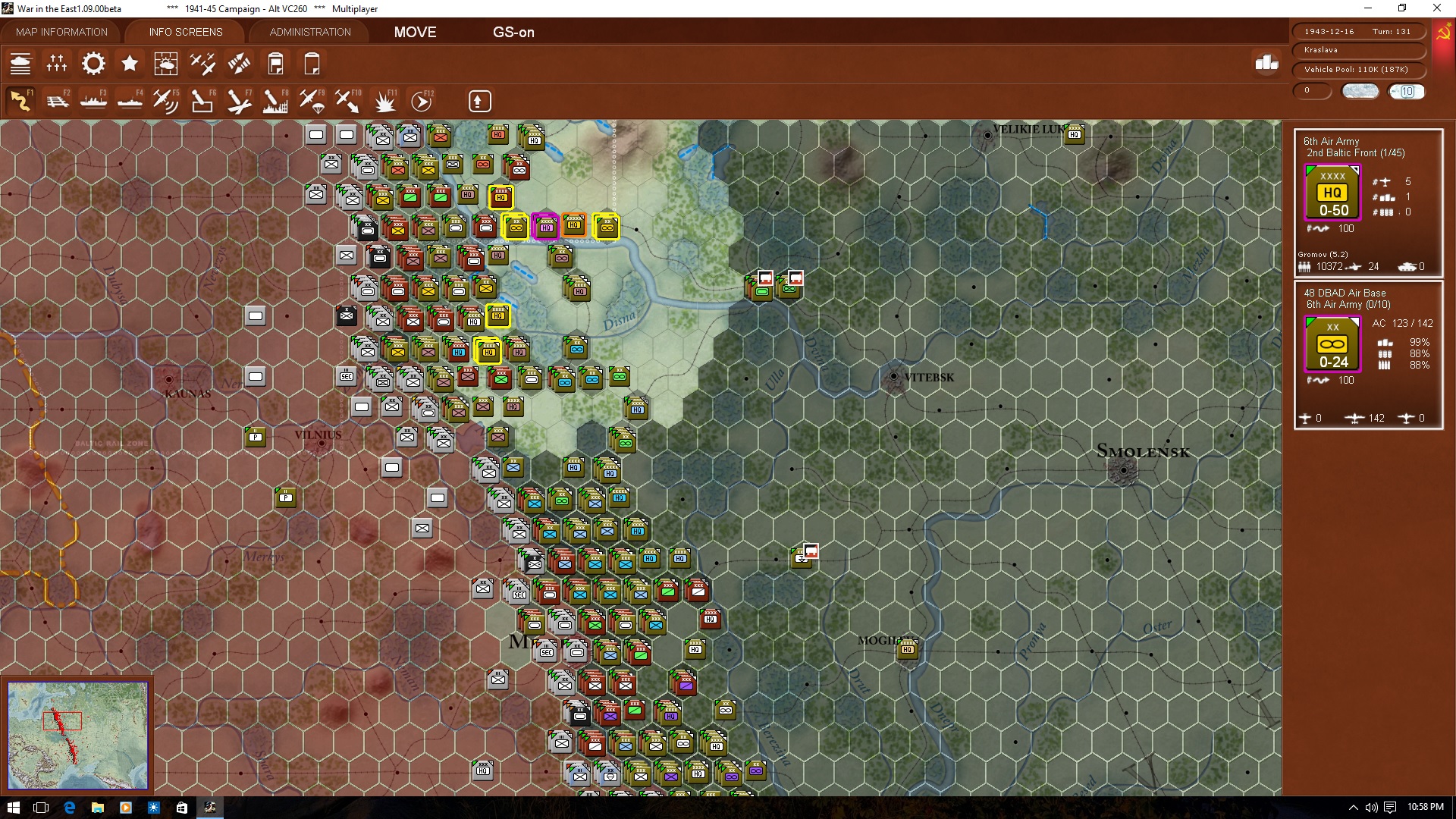This screenshot has height=819, width=1456.
Task: Open the INFO SCREENS menu
Action: coord(184,32)
